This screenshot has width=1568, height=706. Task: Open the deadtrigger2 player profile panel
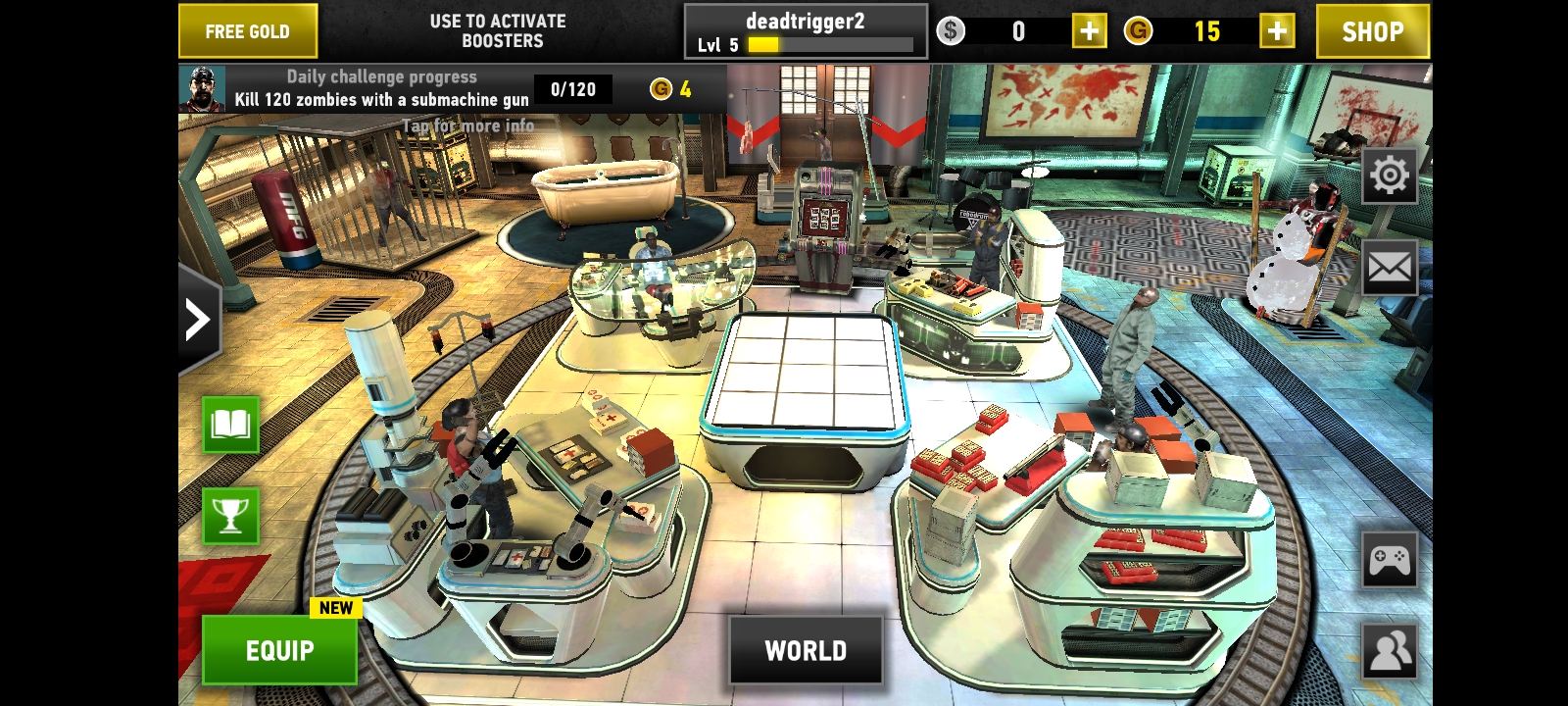coord(805,31)
